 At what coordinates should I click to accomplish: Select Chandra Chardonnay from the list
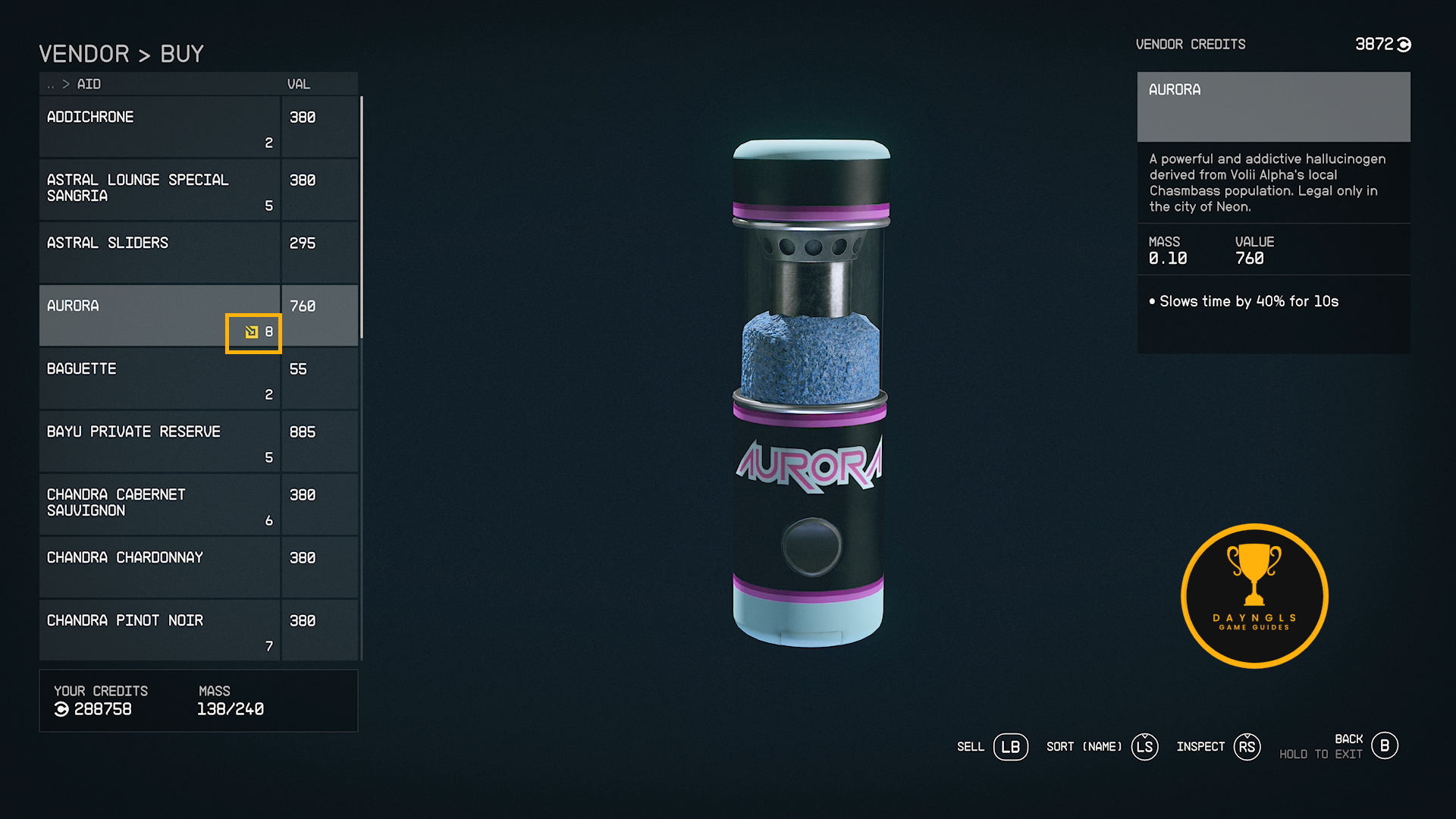159,566
